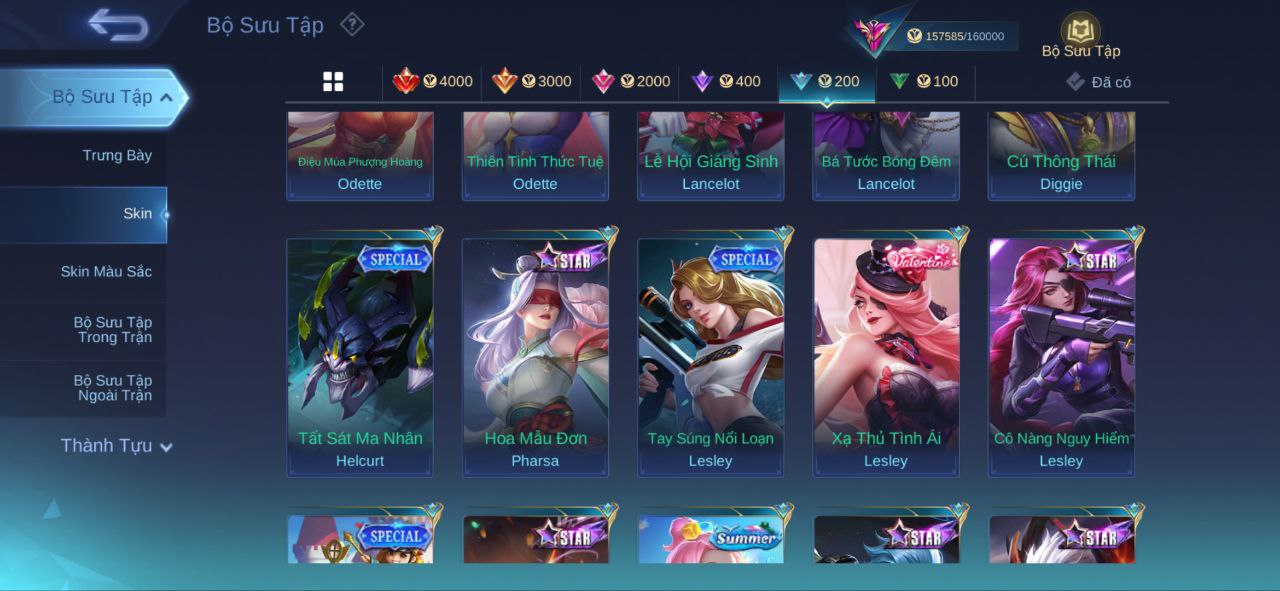
Task: Open the Bộ Sưu Tập book icon
Action: [1080, 33]
